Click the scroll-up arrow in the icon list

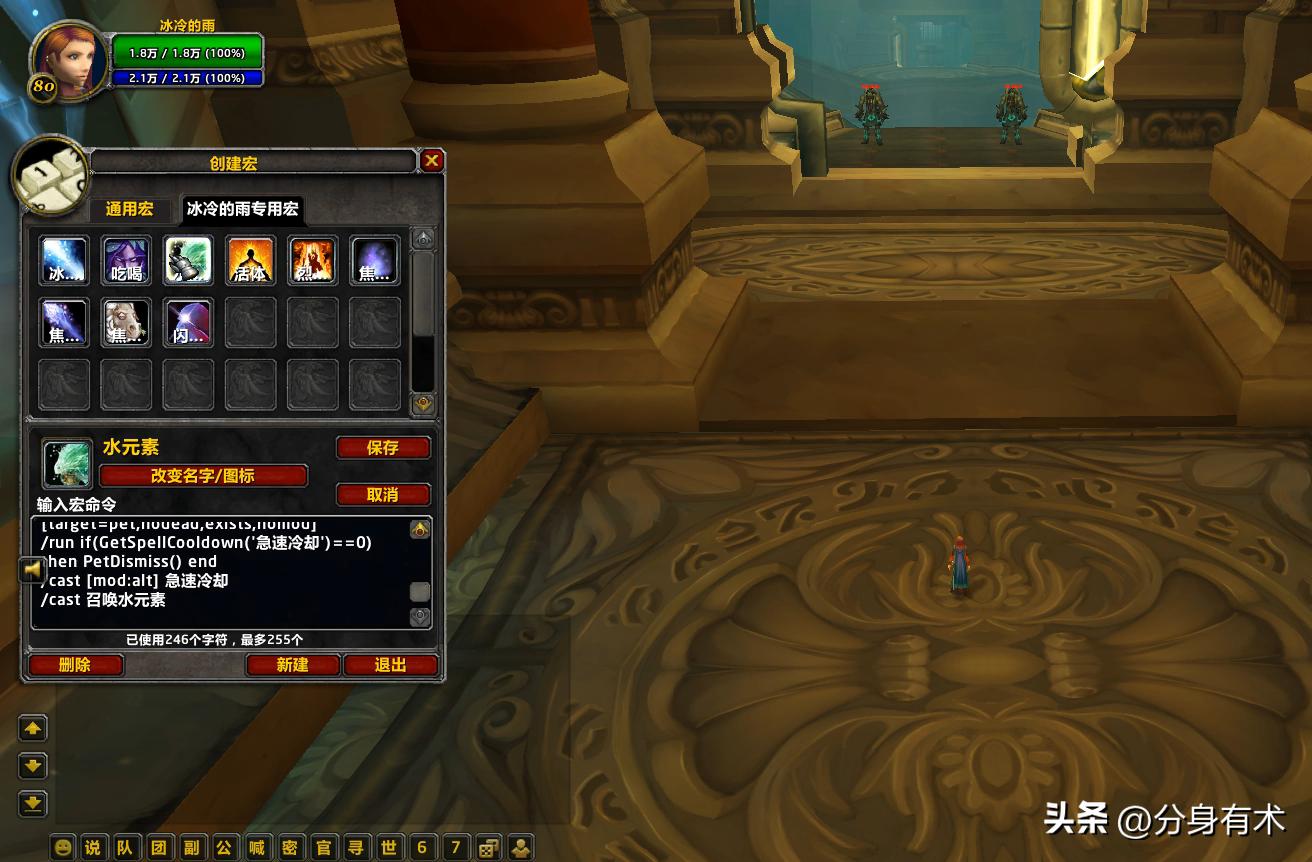click(421, 237)
